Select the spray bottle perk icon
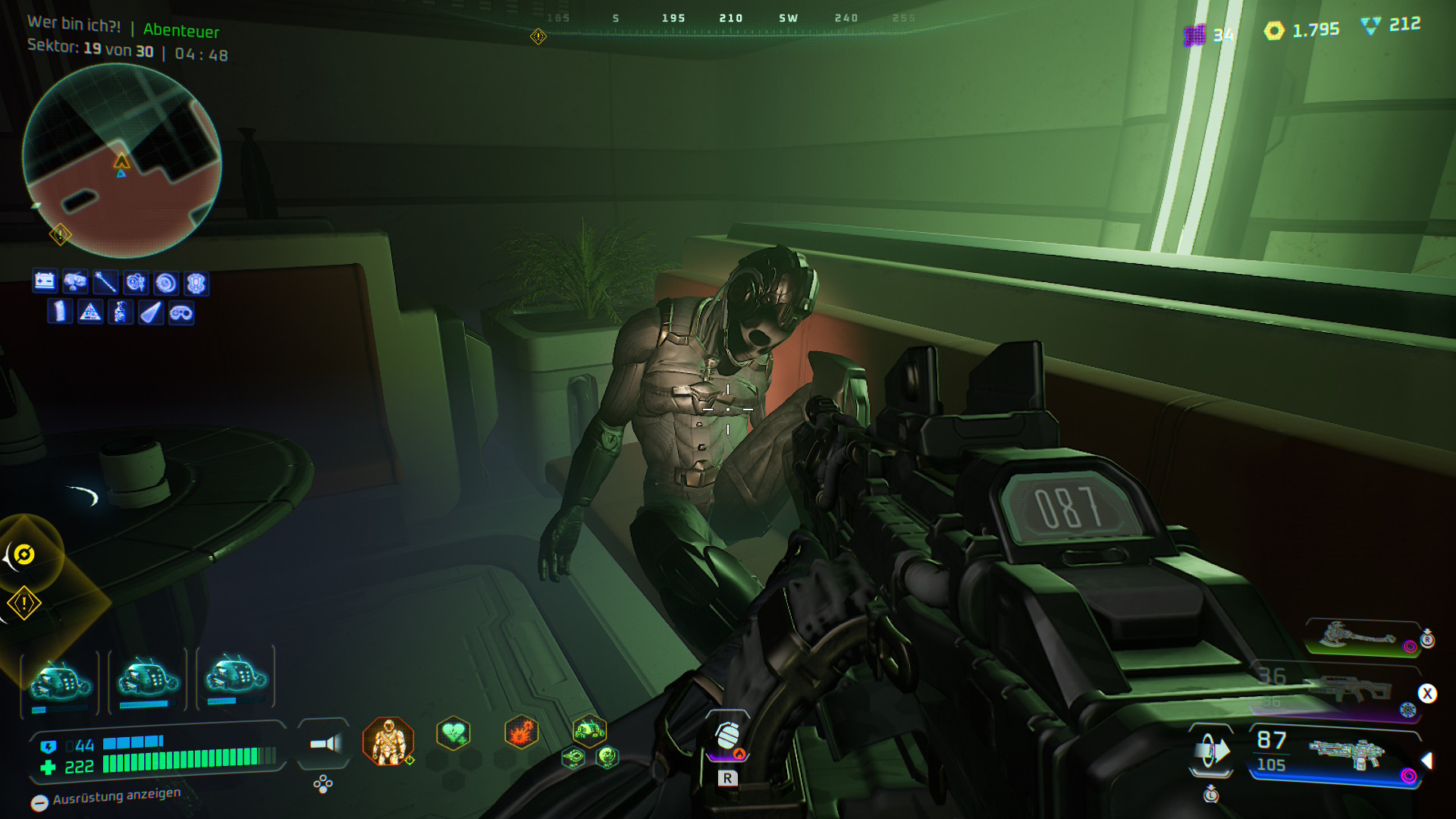The image size is (1456, 819). coord(121,312)
